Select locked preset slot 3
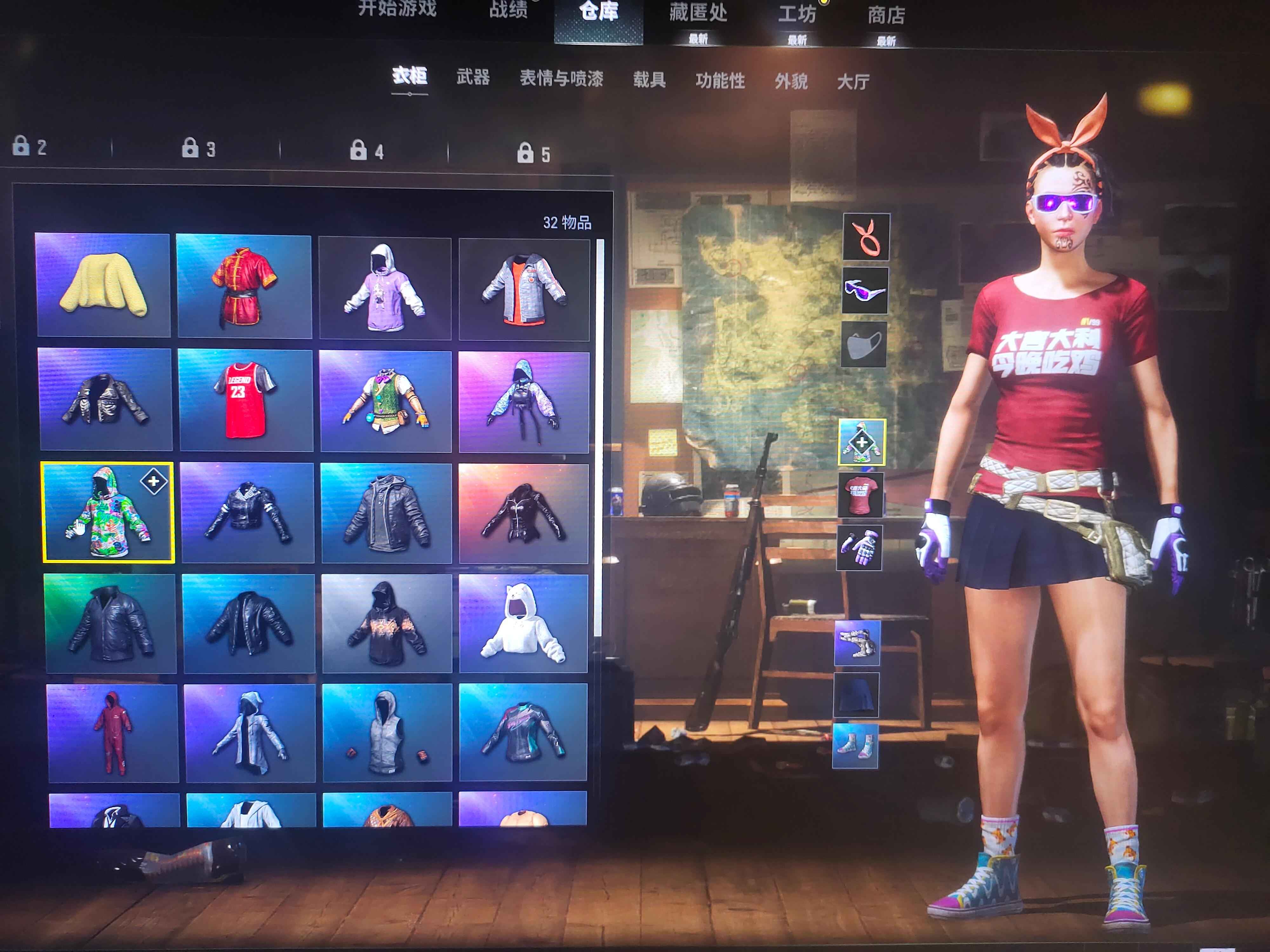This screenshot has width=1270, height=952. (x=199, y=149)
